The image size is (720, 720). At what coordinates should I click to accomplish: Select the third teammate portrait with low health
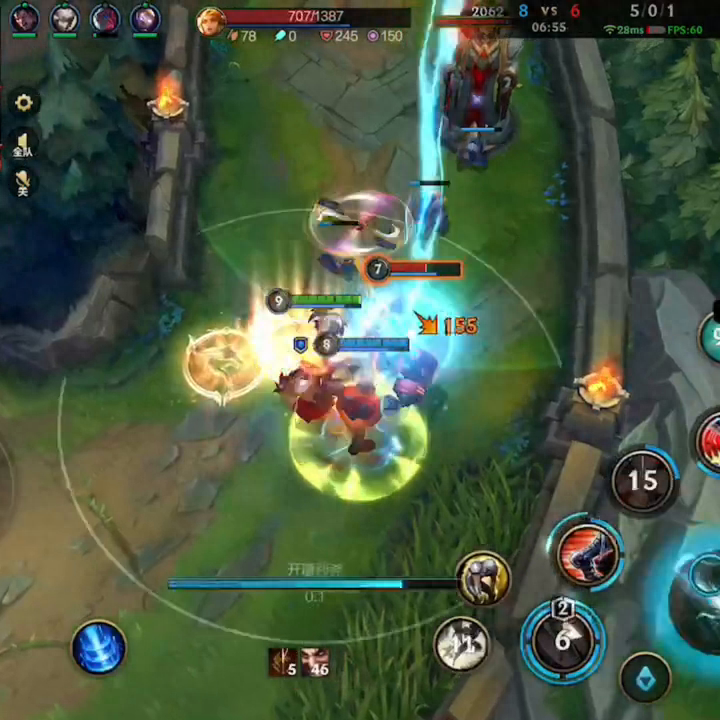click(x=105, y=18)
